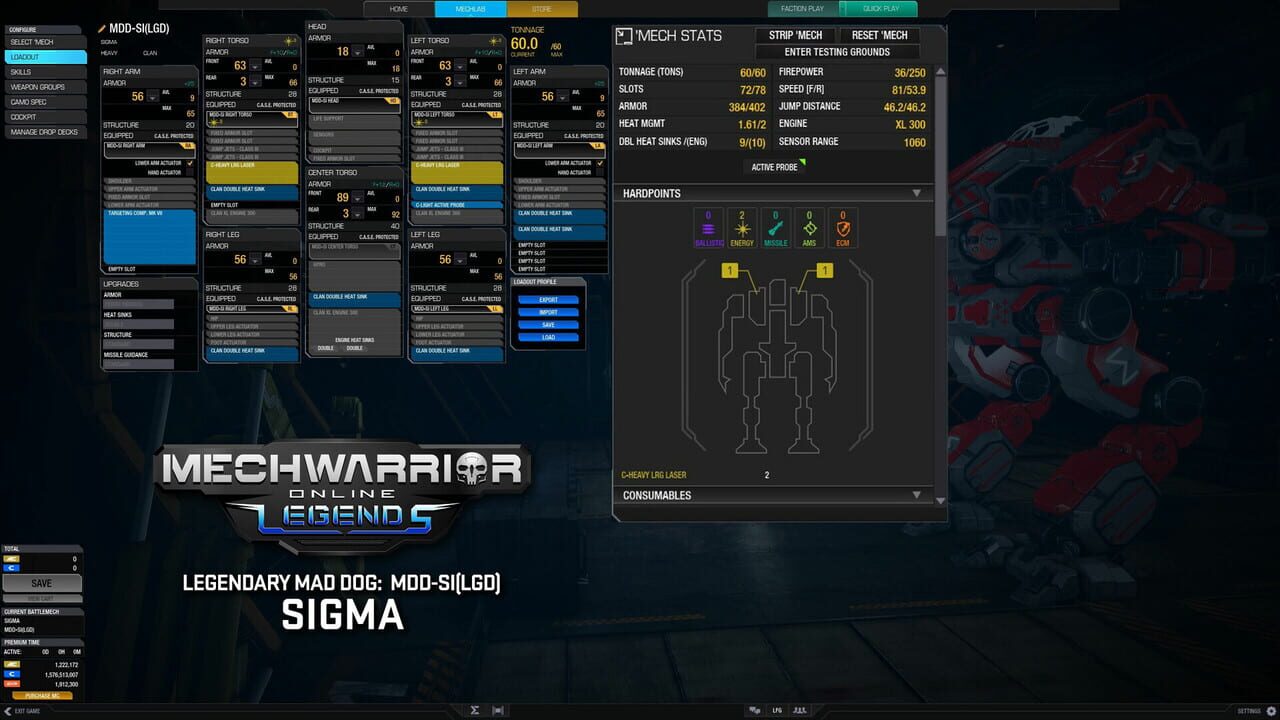The width and height of the screenshot is (1280, 720).
Task: Click the Ballistic hardpoint icon
Action: (708, 227)
